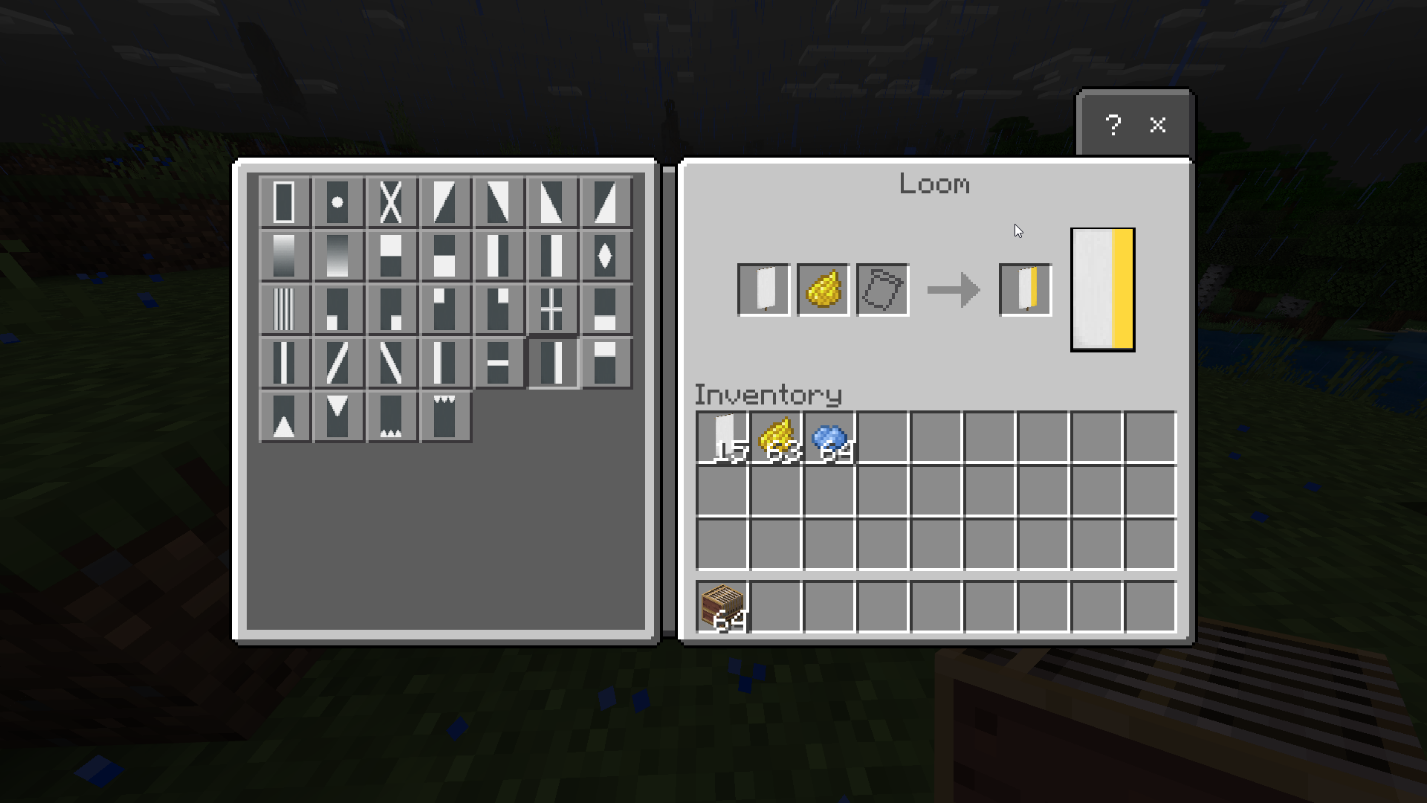Screen dimensions: 1427x803
Task: Open help with the question mark button
Action: click(1112, 125)
